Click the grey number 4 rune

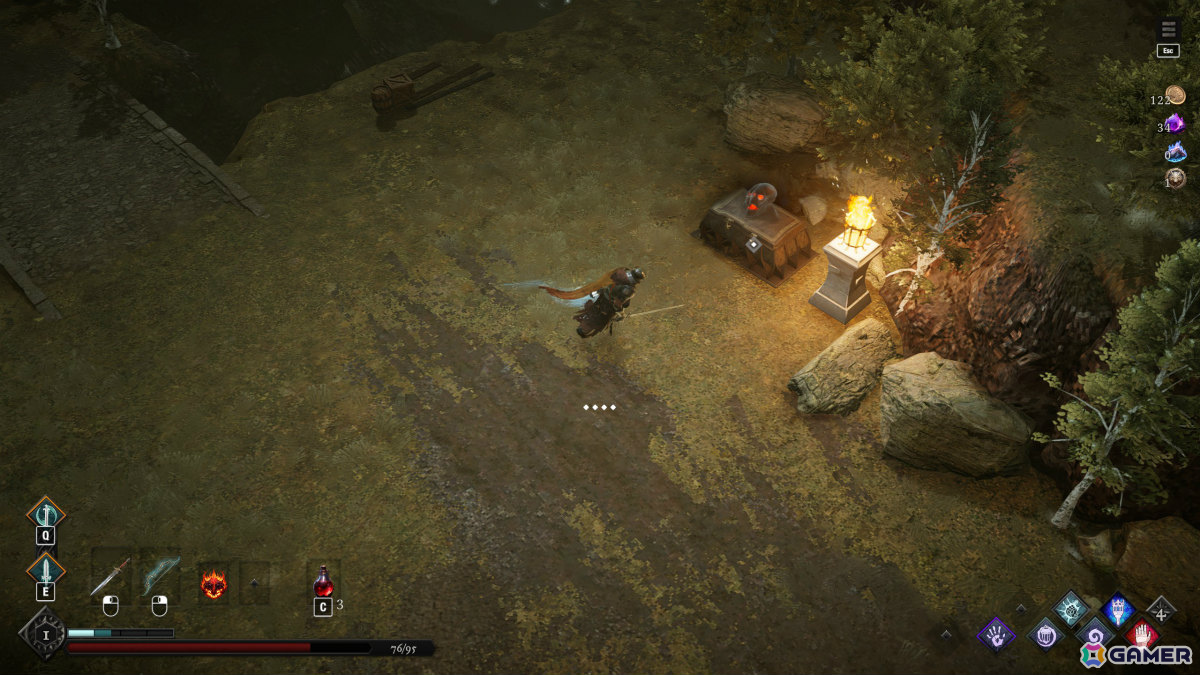click(x=1161, y=608)
